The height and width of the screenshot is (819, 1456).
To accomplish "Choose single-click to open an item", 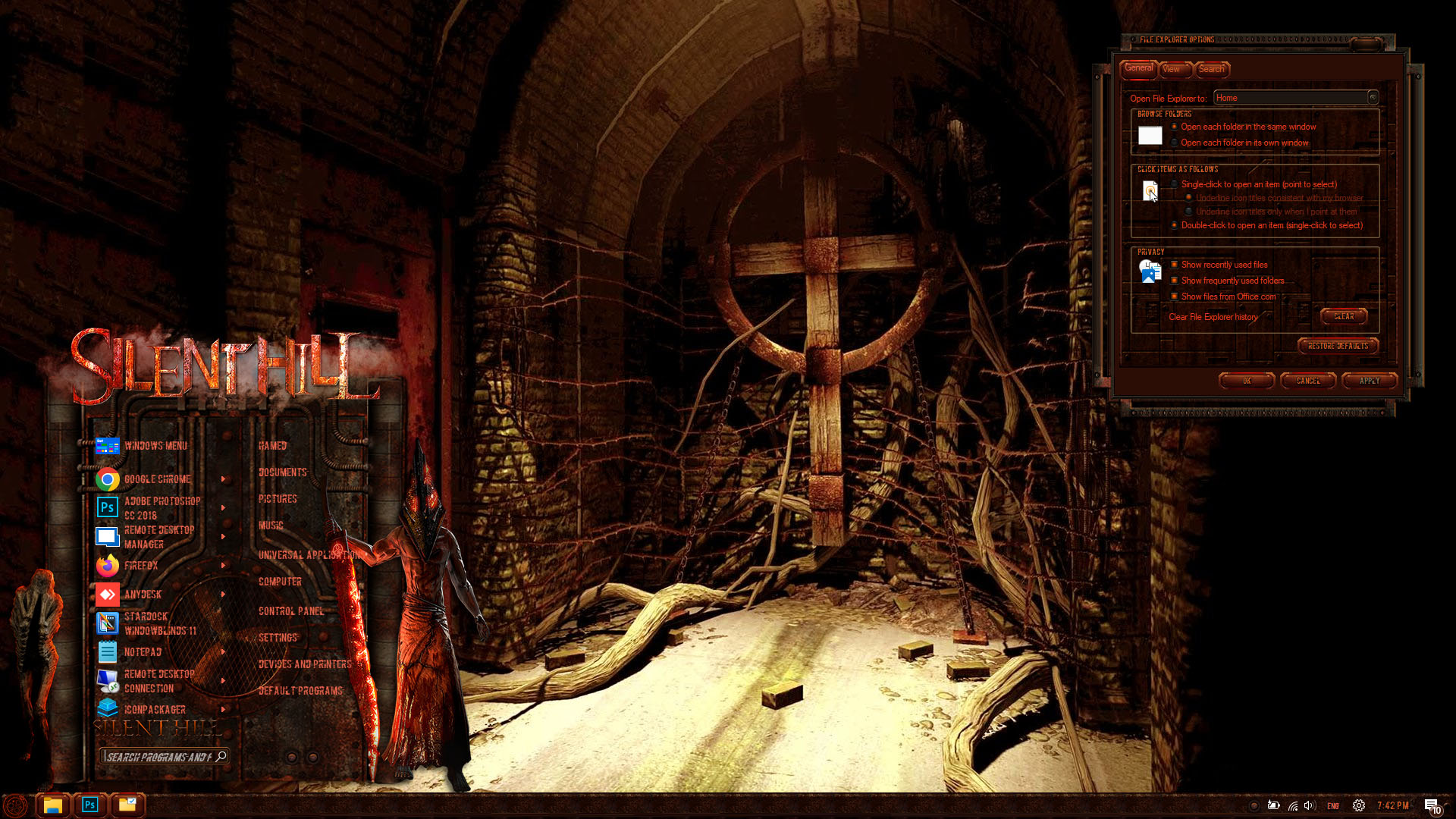I will 1175,184.
